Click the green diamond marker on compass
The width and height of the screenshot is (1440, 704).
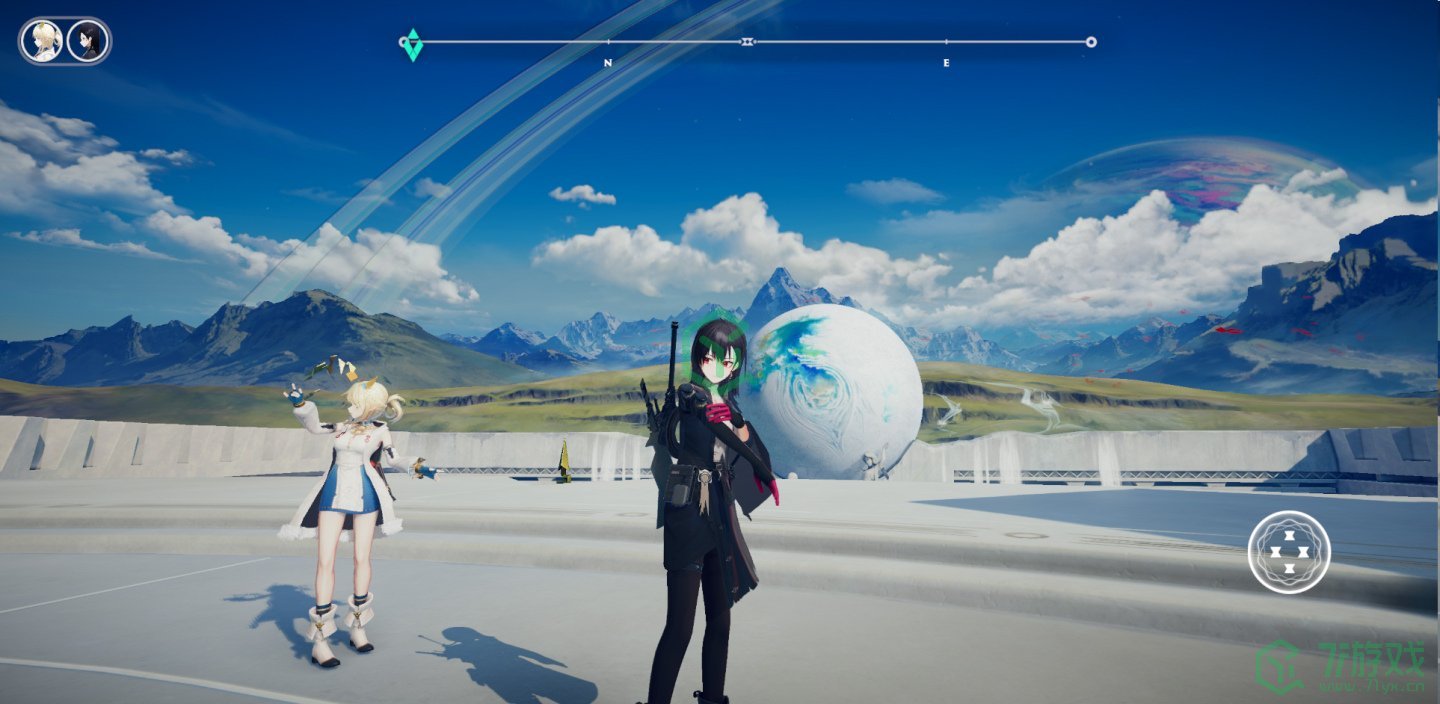point(413,45)
